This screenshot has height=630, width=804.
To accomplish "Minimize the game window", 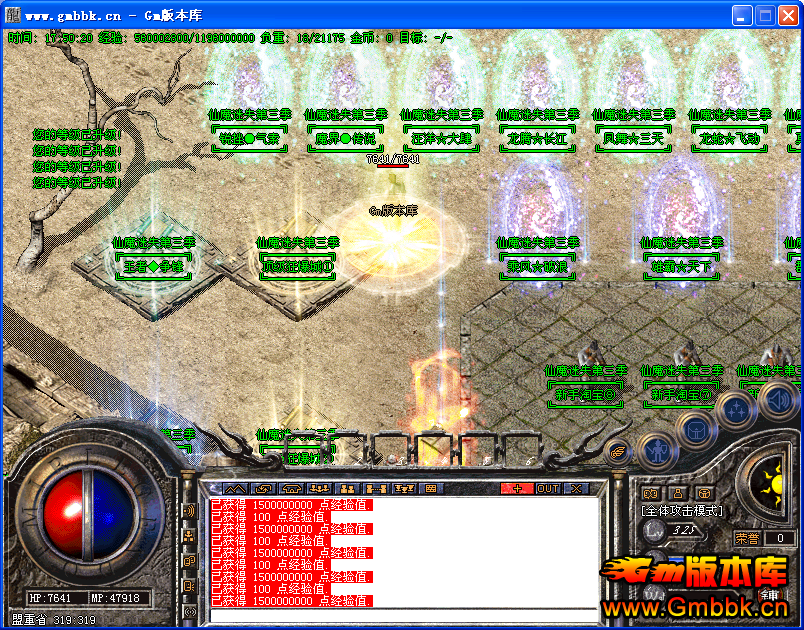I will point(742,16).
